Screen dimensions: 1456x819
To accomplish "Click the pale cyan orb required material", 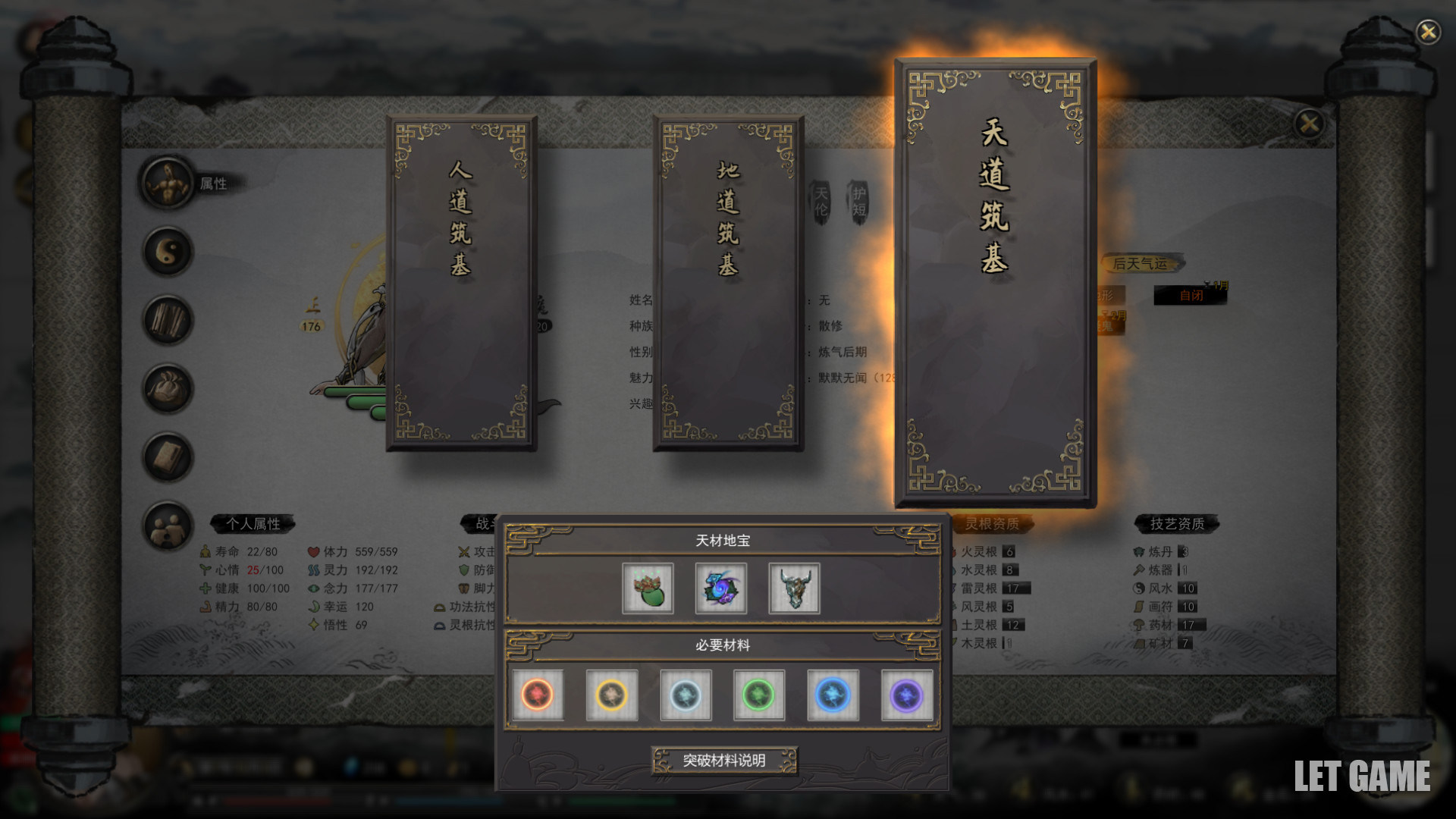I will coord(686,695).
